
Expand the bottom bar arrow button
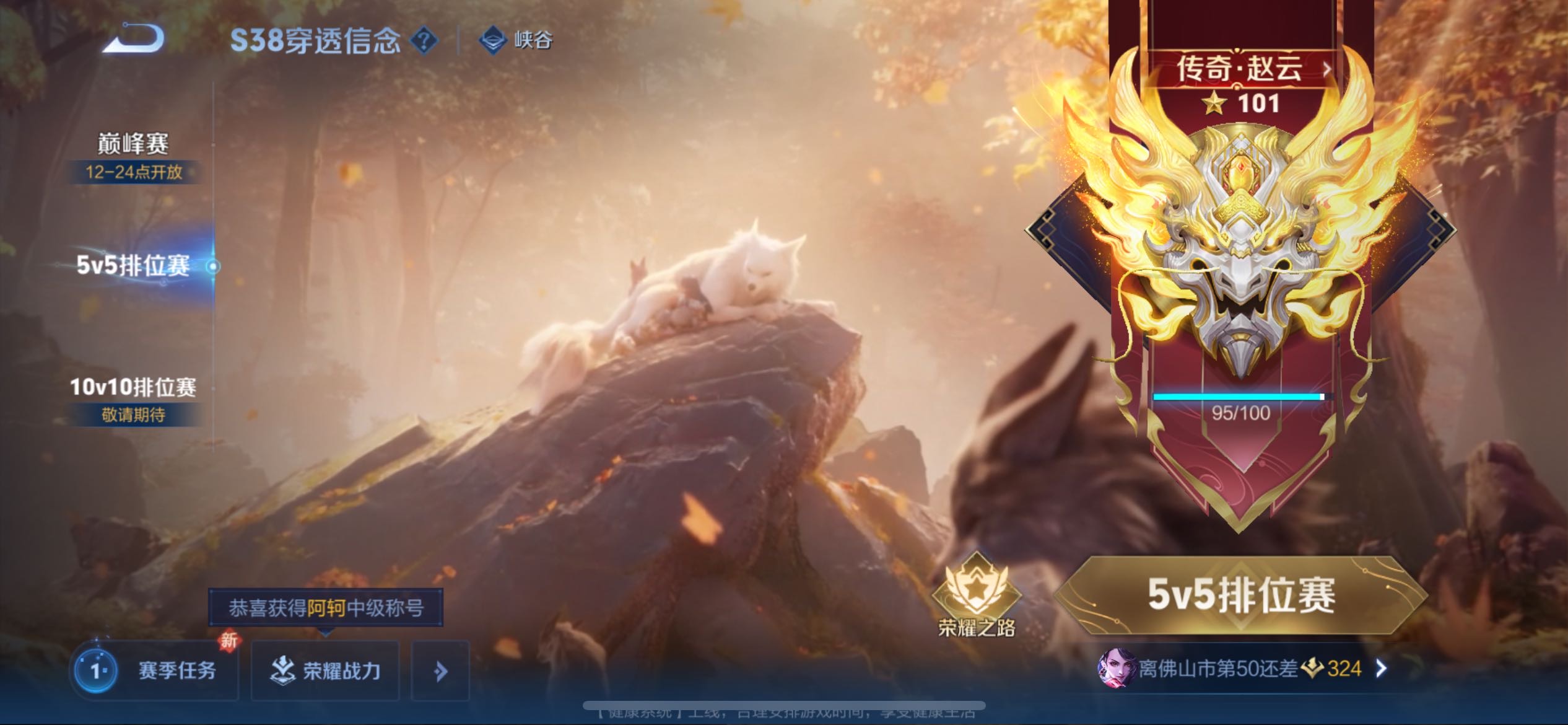pyautogui.click(x=440, y=671)
